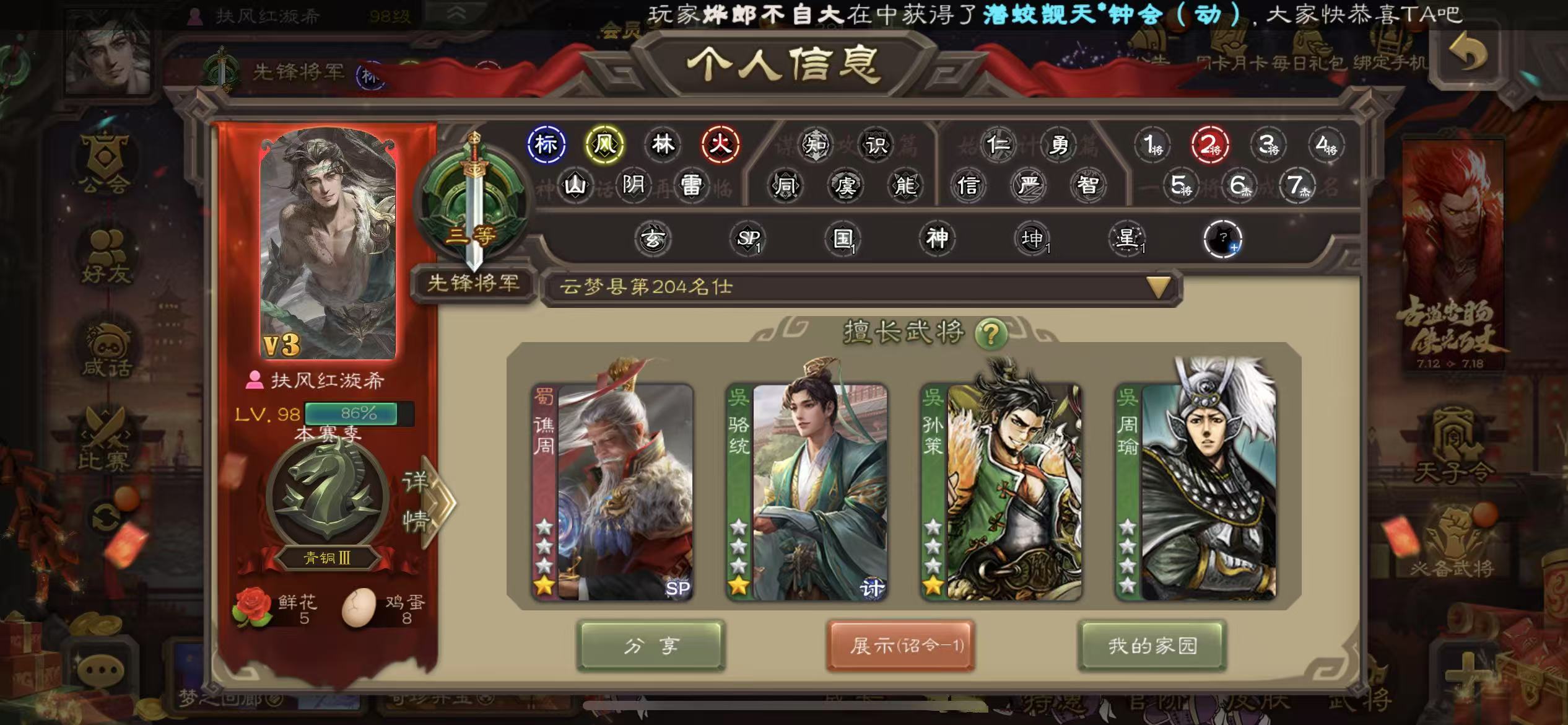This screenshot has height=725, width=1568.
Task: Expand the 云梦县第204名仕 title dropdown
Action: (1157, 287)
